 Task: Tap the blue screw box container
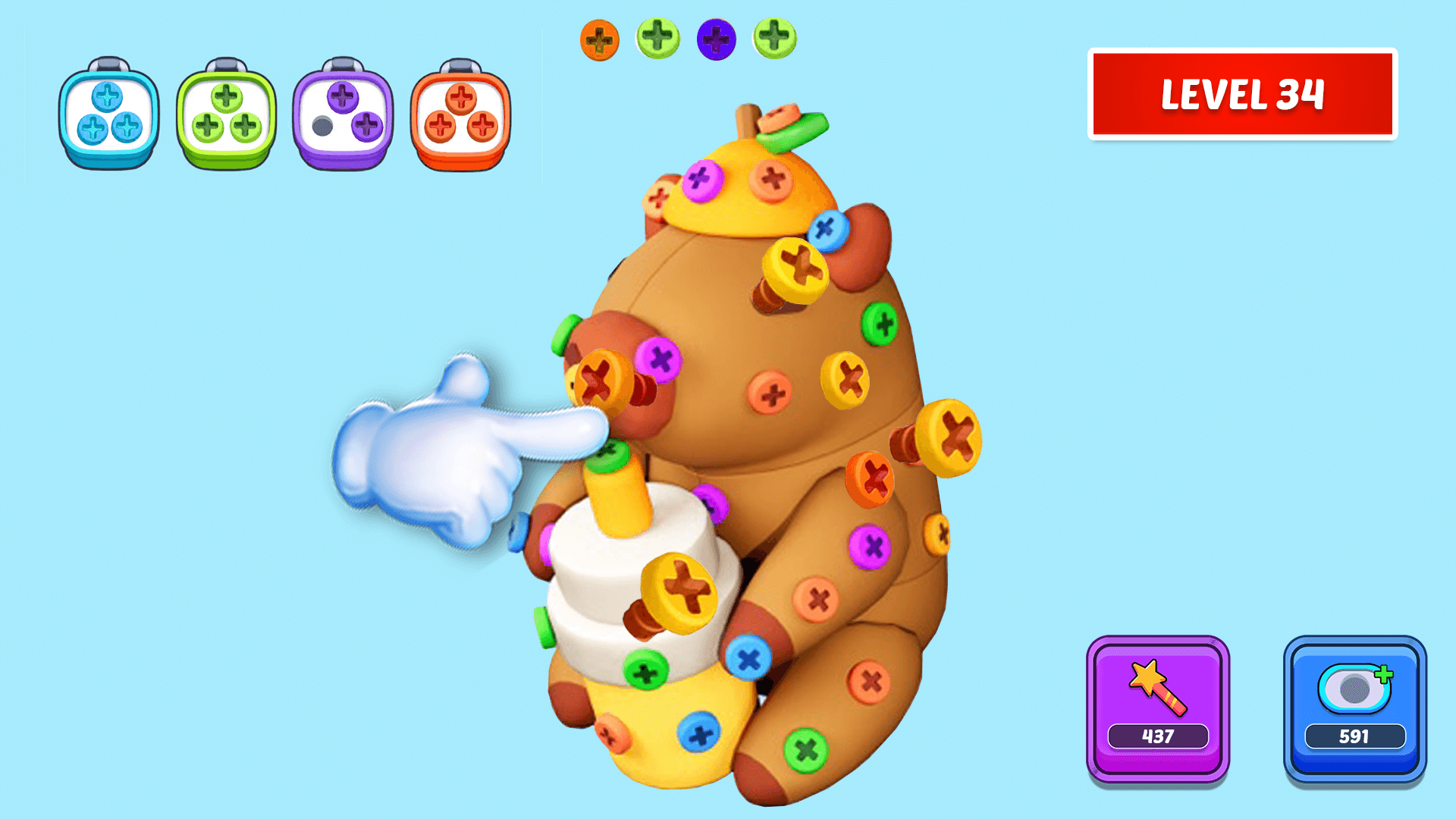click(x=108, y=114)
